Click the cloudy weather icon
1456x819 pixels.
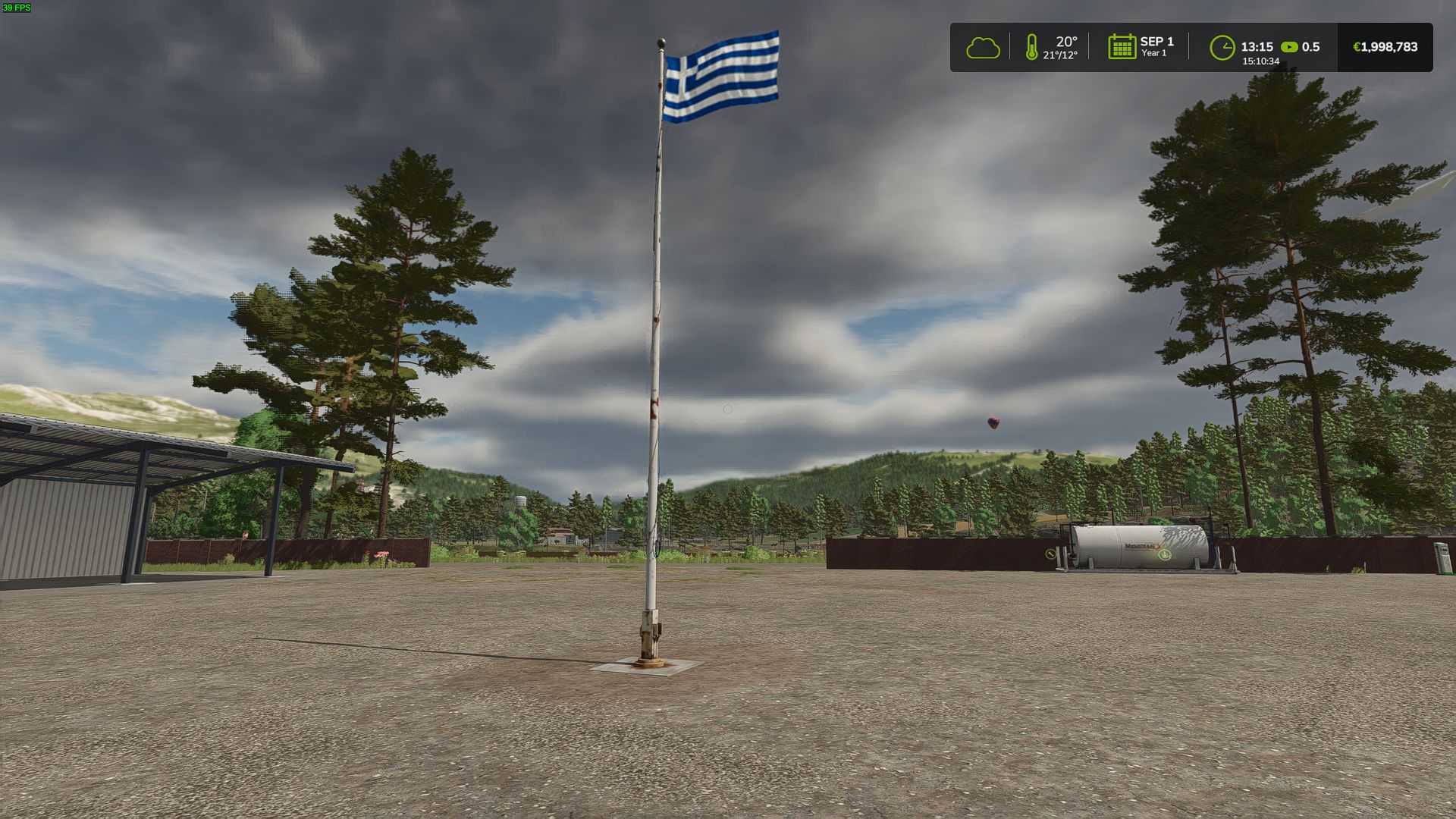983,48
